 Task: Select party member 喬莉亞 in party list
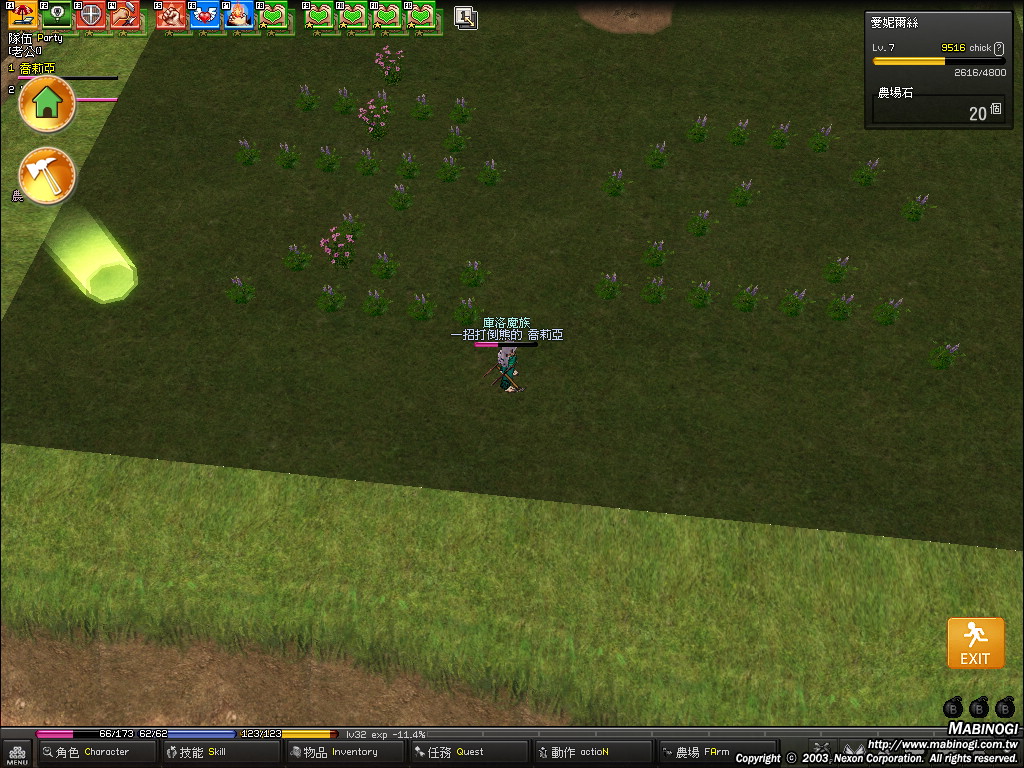click(x=38, y=68)
